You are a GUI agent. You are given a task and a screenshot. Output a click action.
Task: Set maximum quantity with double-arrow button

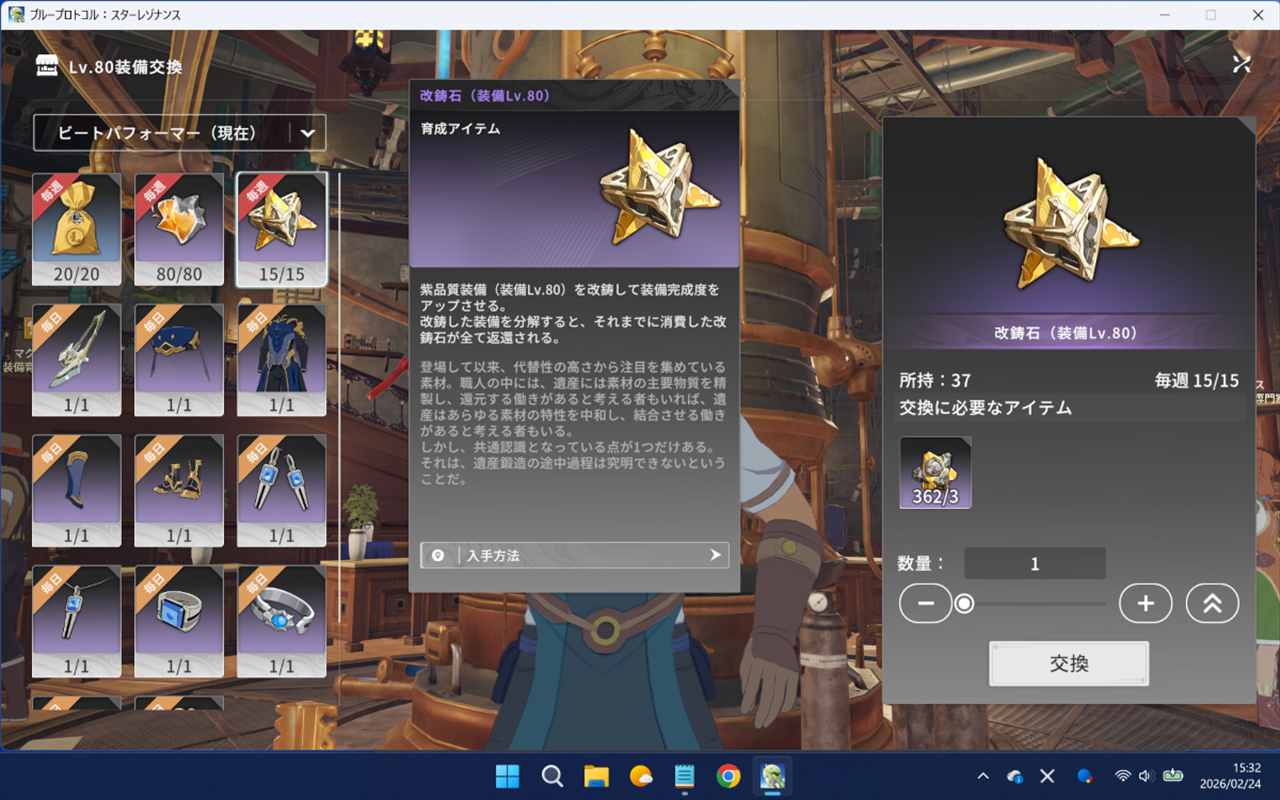[1212, 603]
